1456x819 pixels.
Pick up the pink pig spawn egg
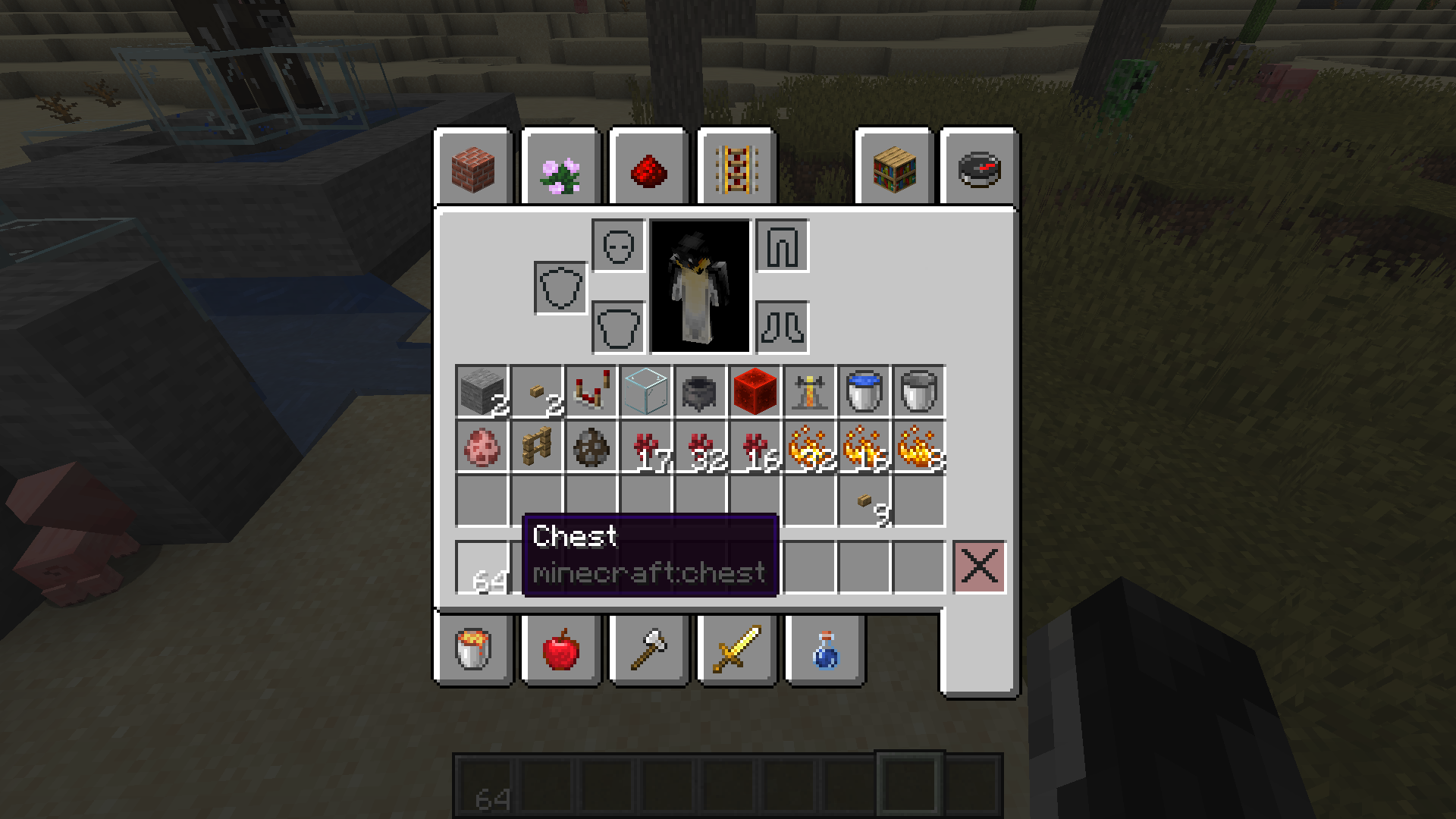click(482, 447)
